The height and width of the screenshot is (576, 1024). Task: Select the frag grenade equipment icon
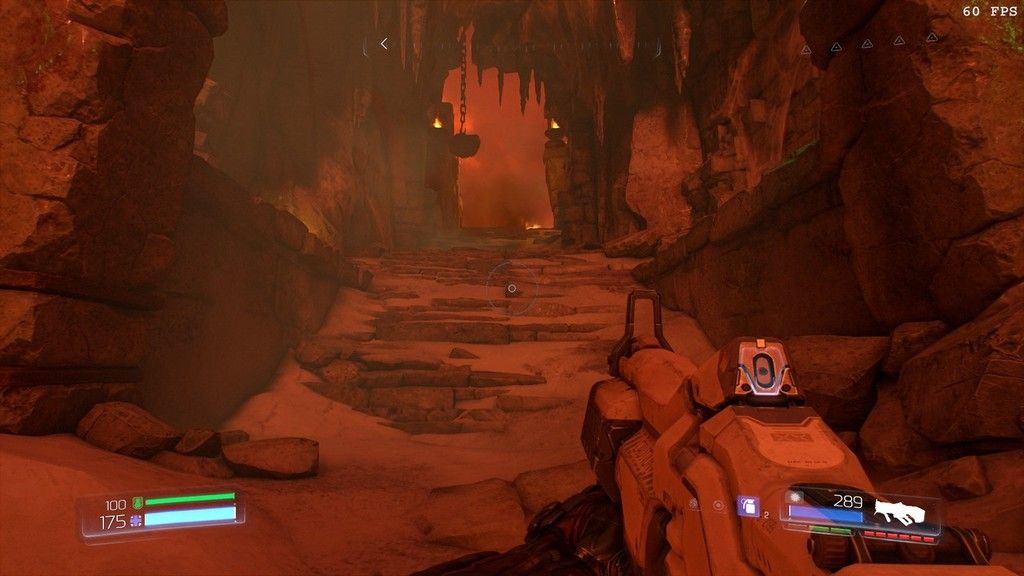747,506
